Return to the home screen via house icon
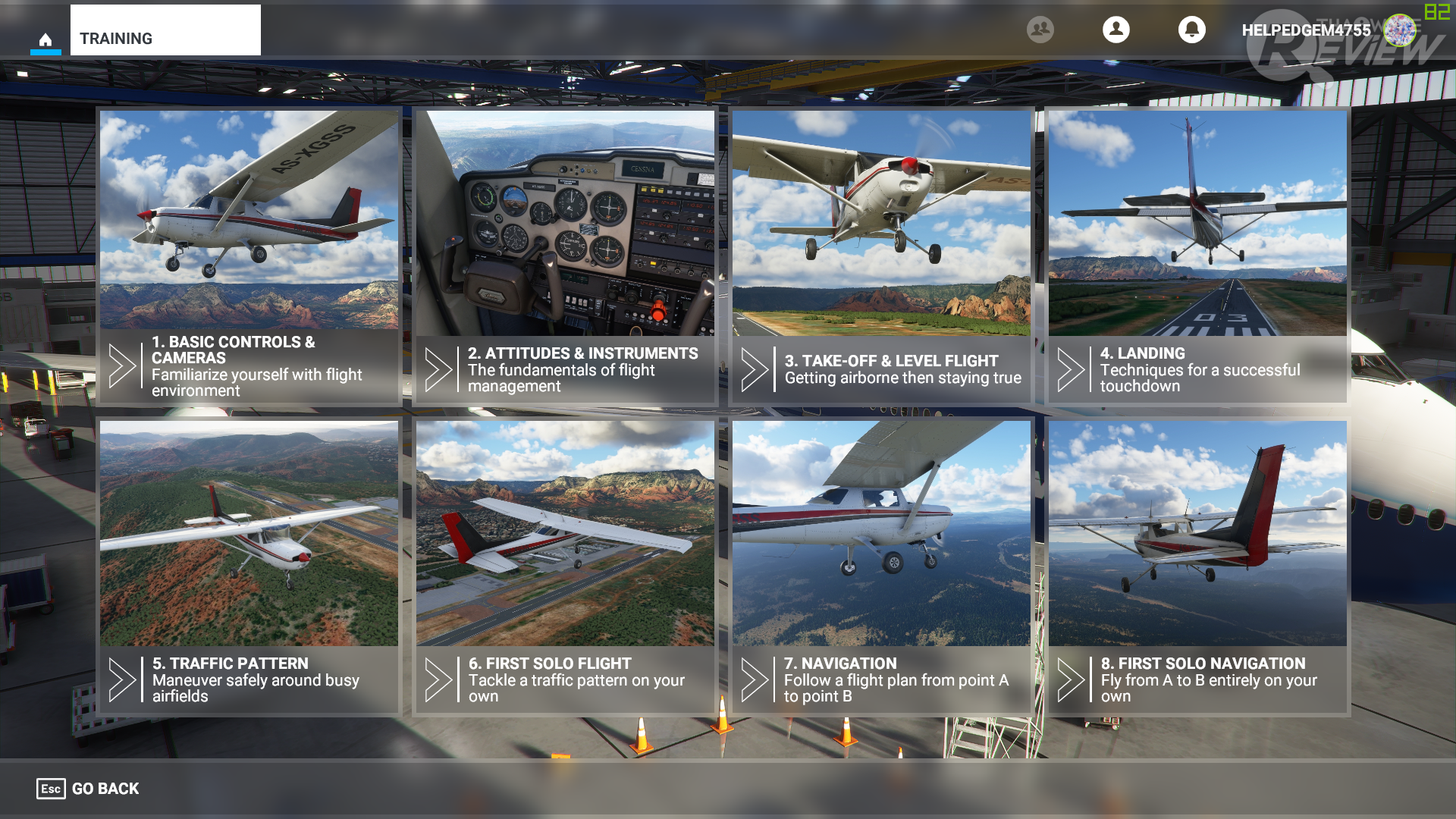Screen dimensions: 1456x819 45,39
